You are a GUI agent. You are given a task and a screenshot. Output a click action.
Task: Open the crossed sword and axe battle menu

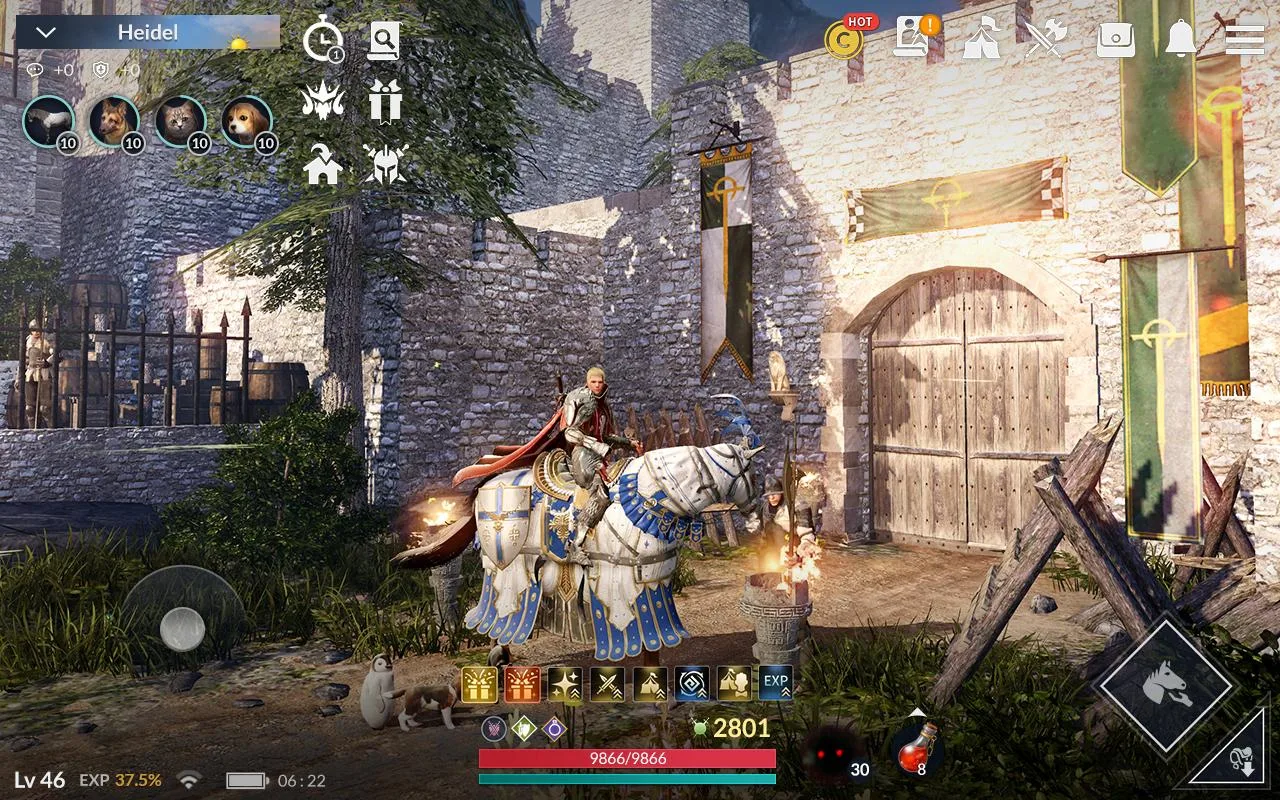(1048, 40)
